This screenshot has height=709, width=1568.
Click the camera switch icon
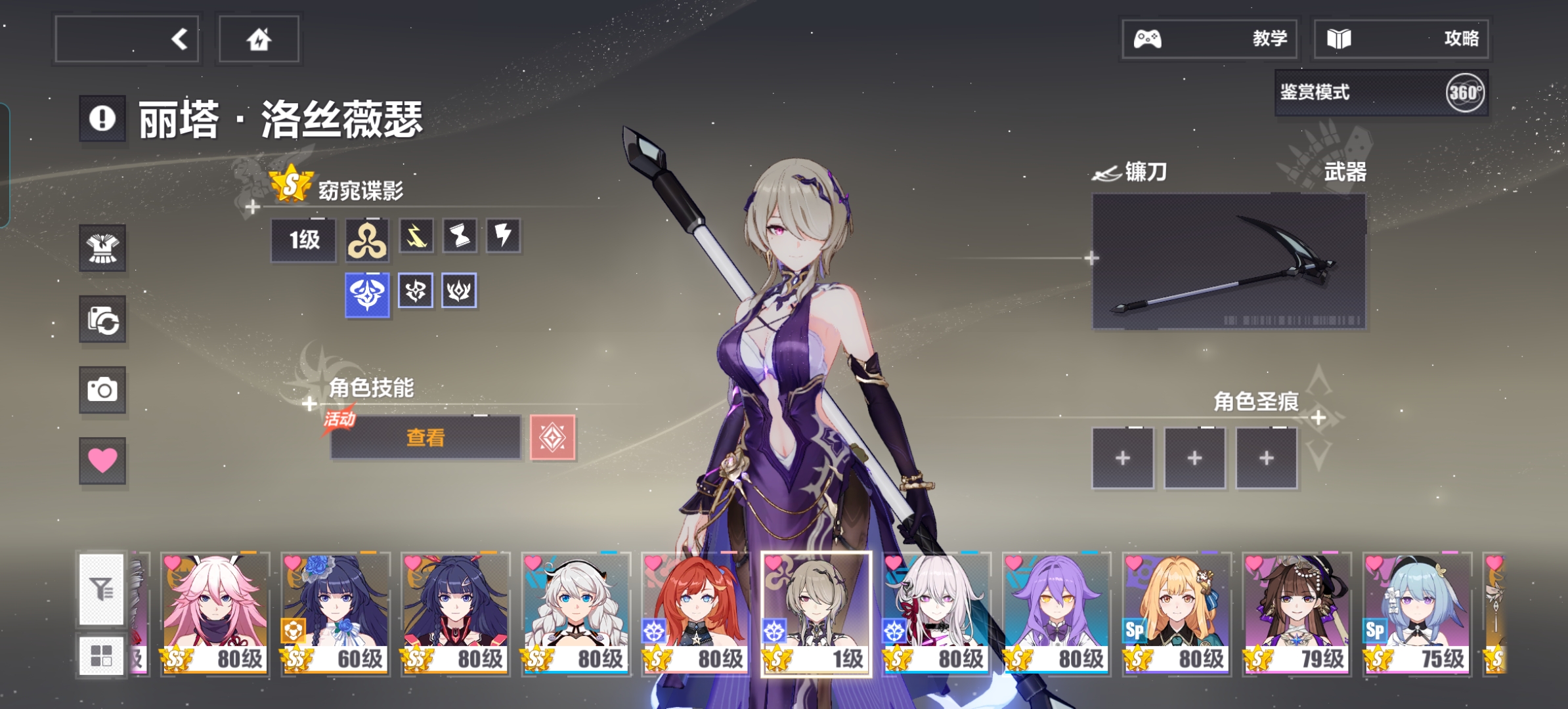[102, 320]
